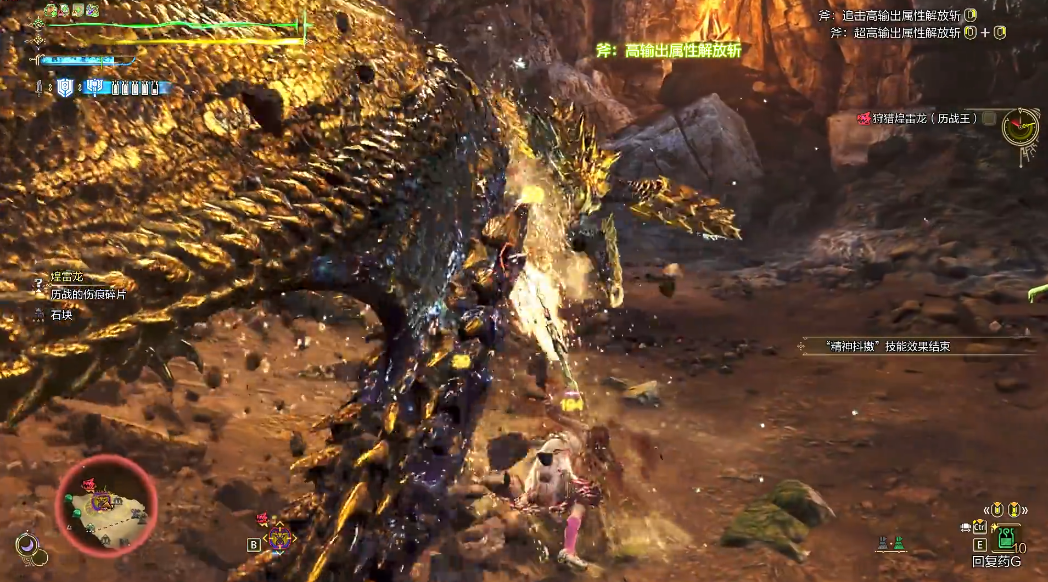This screenshot has width=1048, height=582.
Task: Click the shield charge status icon
Action: 65,87
